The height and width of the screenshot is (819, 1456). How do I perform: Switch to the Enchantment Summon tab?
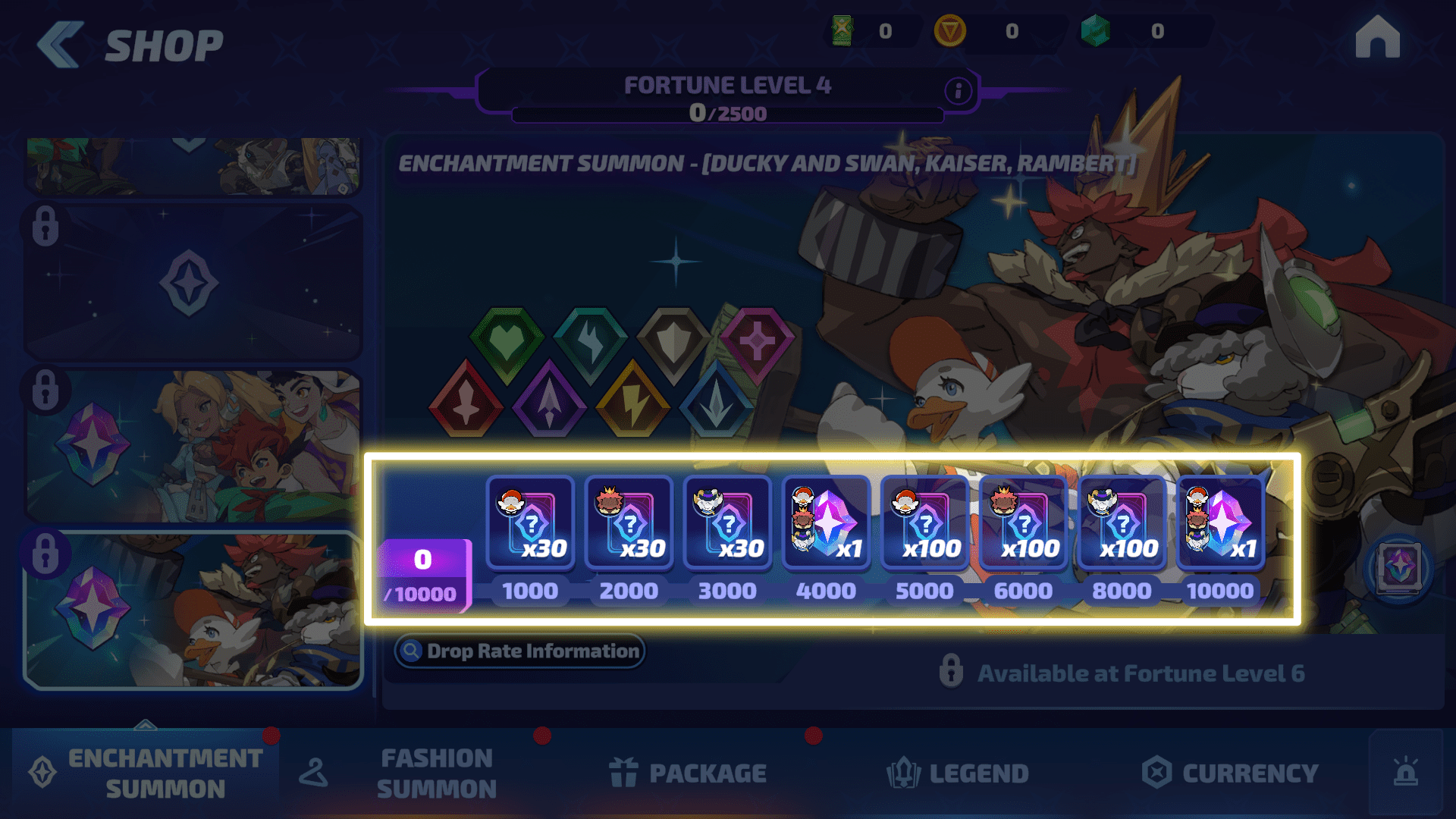pos(146,773)
